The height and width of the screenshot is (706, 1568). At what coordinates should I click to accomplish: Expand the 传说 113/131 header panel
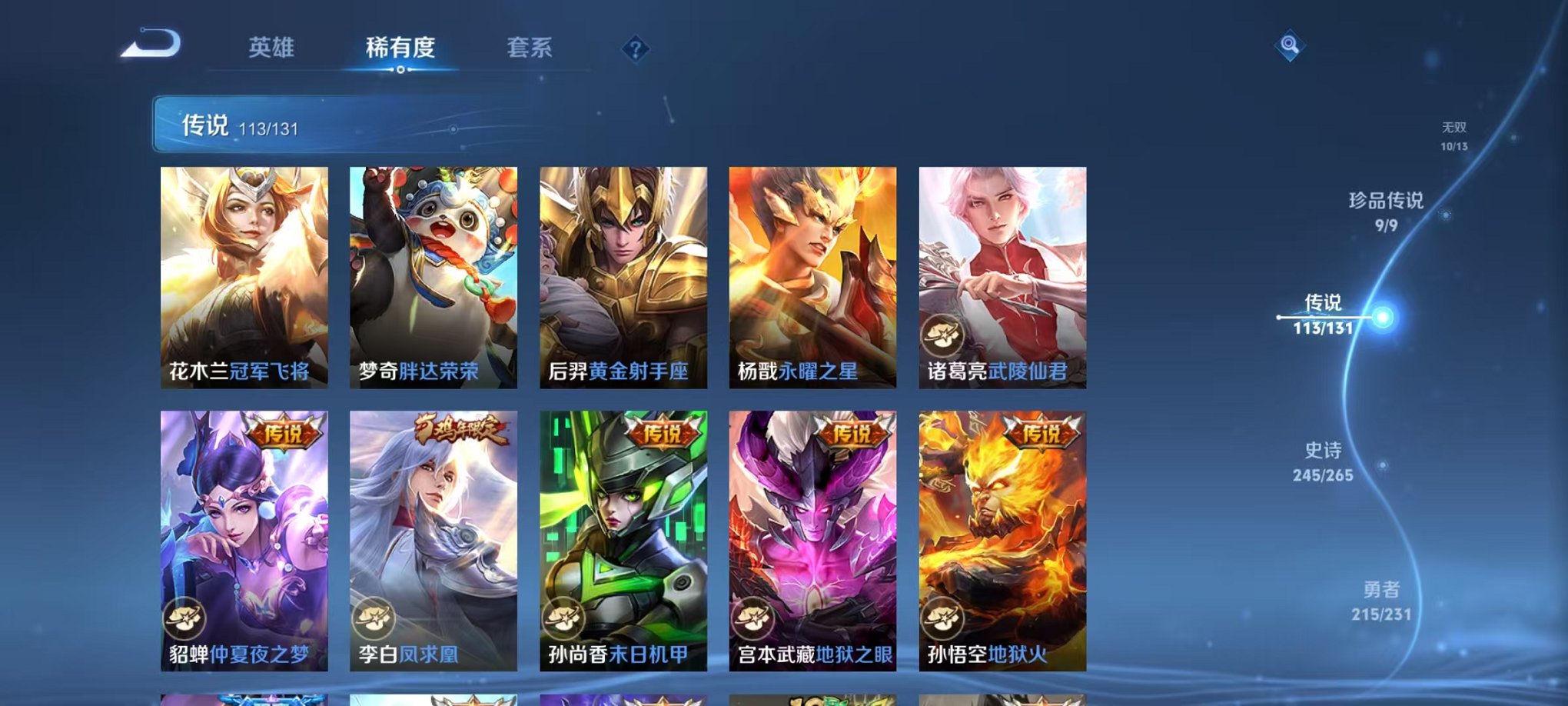coord(300,127)
